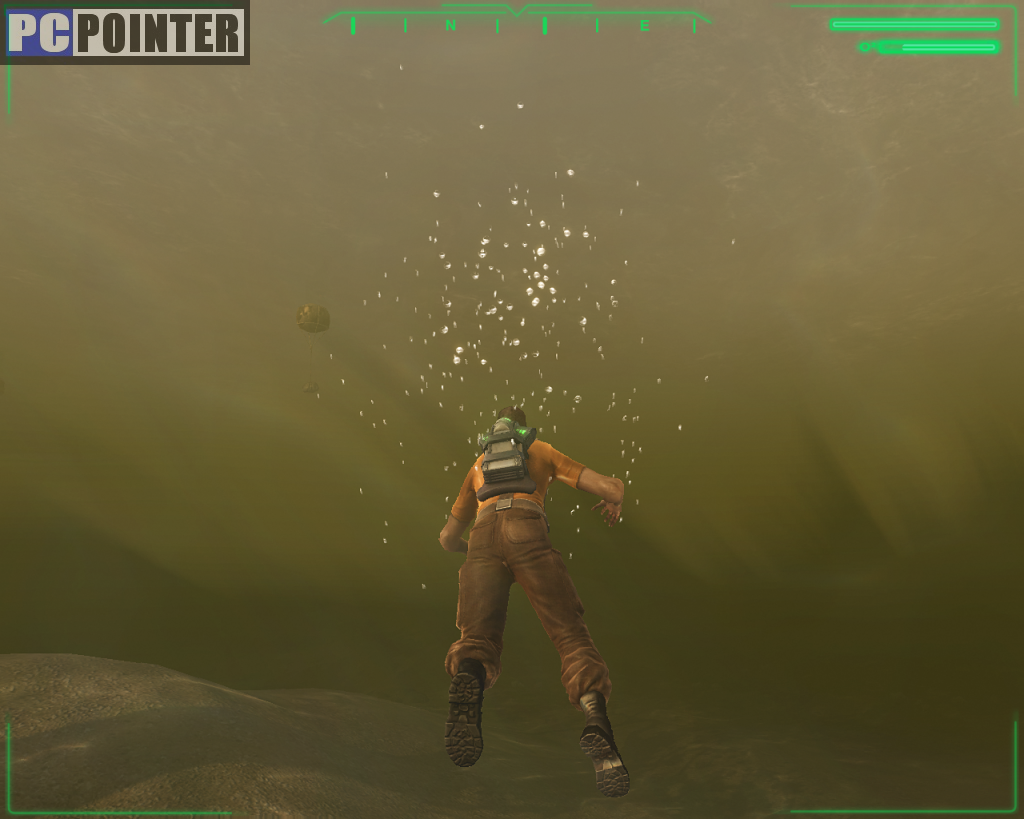Click the PC Pointer watermark logo
1024x819 pixels.
click(125, 33)
